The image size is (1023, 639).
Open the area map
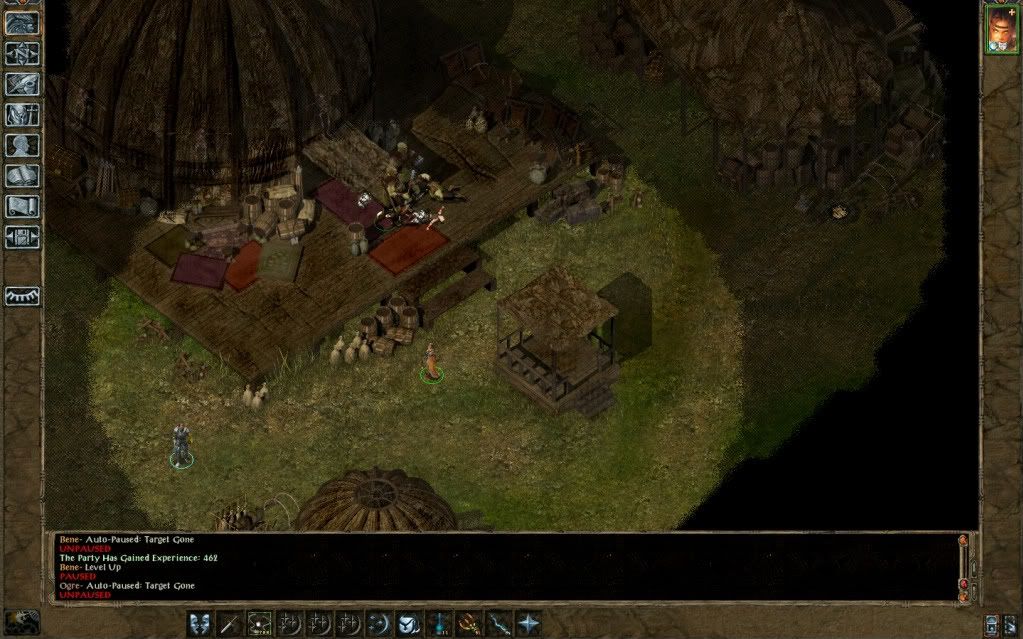[x=22, y=53]
